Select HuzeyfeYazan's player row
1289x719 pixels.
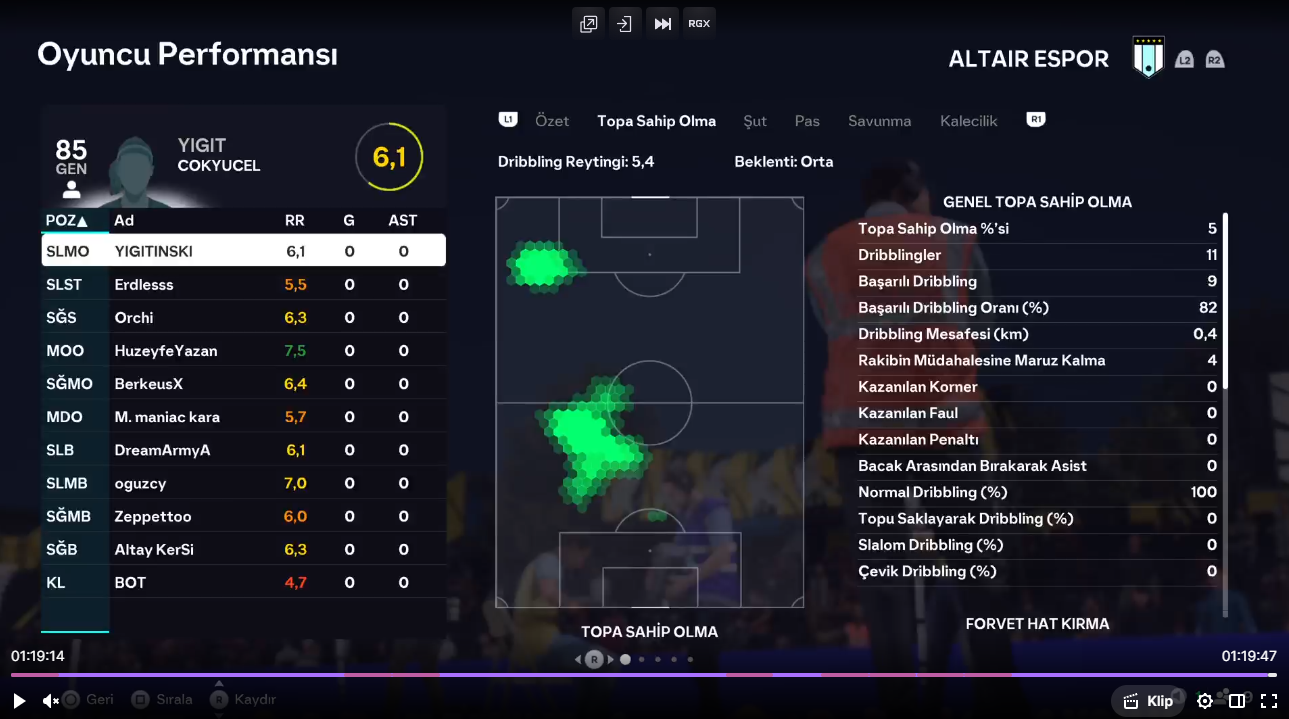click(243, 351)
